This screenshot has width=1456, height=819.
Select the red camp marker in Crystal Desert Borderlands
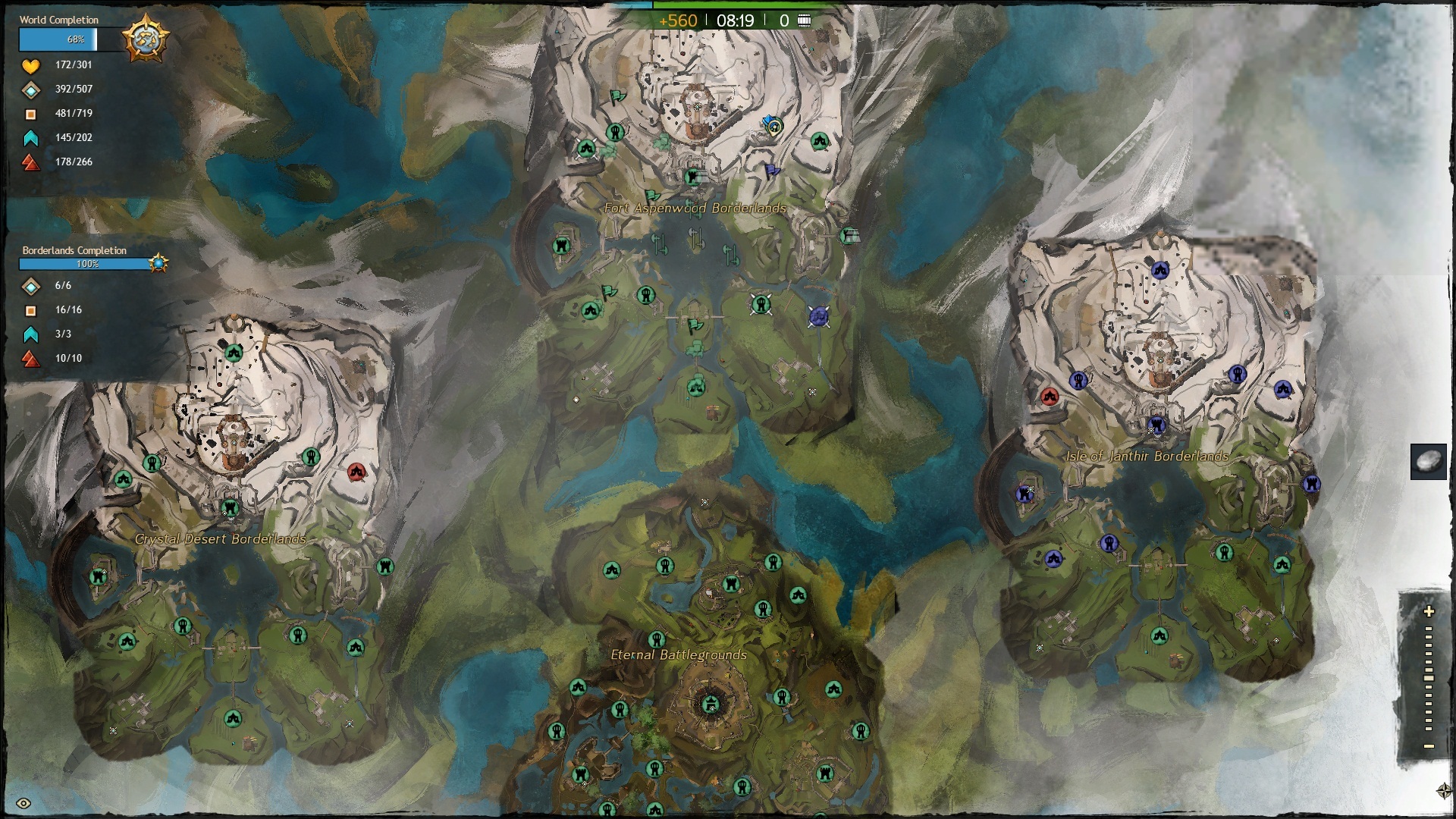click(356, 472)
